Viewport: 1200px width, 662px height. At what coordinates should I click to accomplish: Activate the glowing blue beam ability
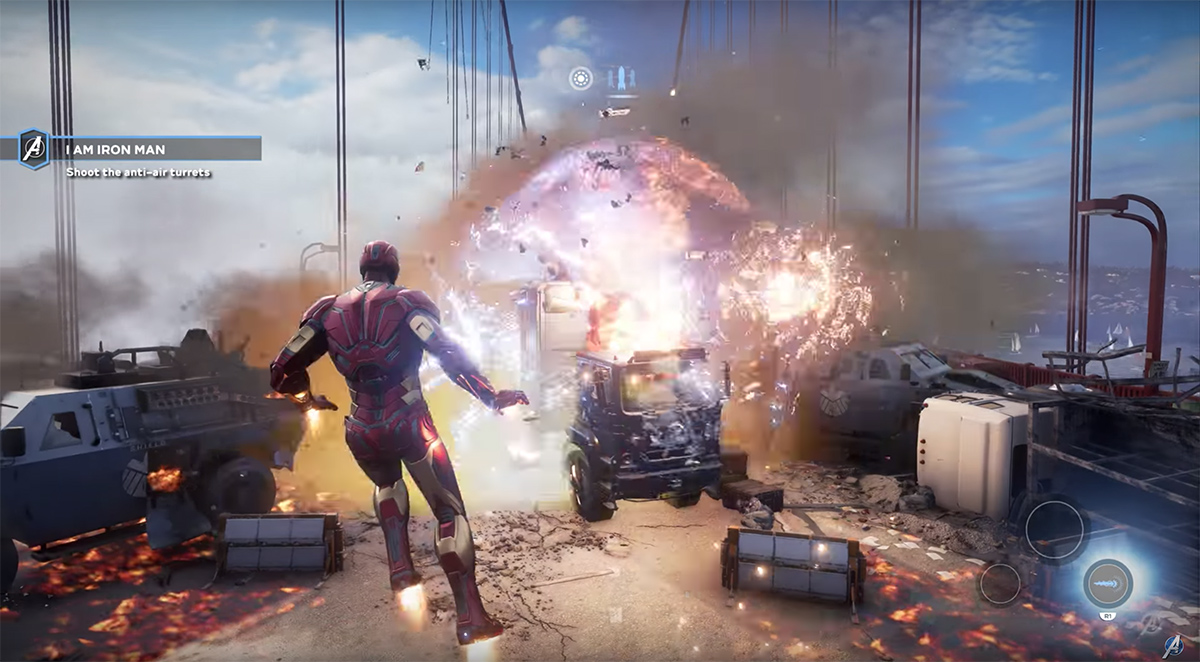coord(1108,583)
